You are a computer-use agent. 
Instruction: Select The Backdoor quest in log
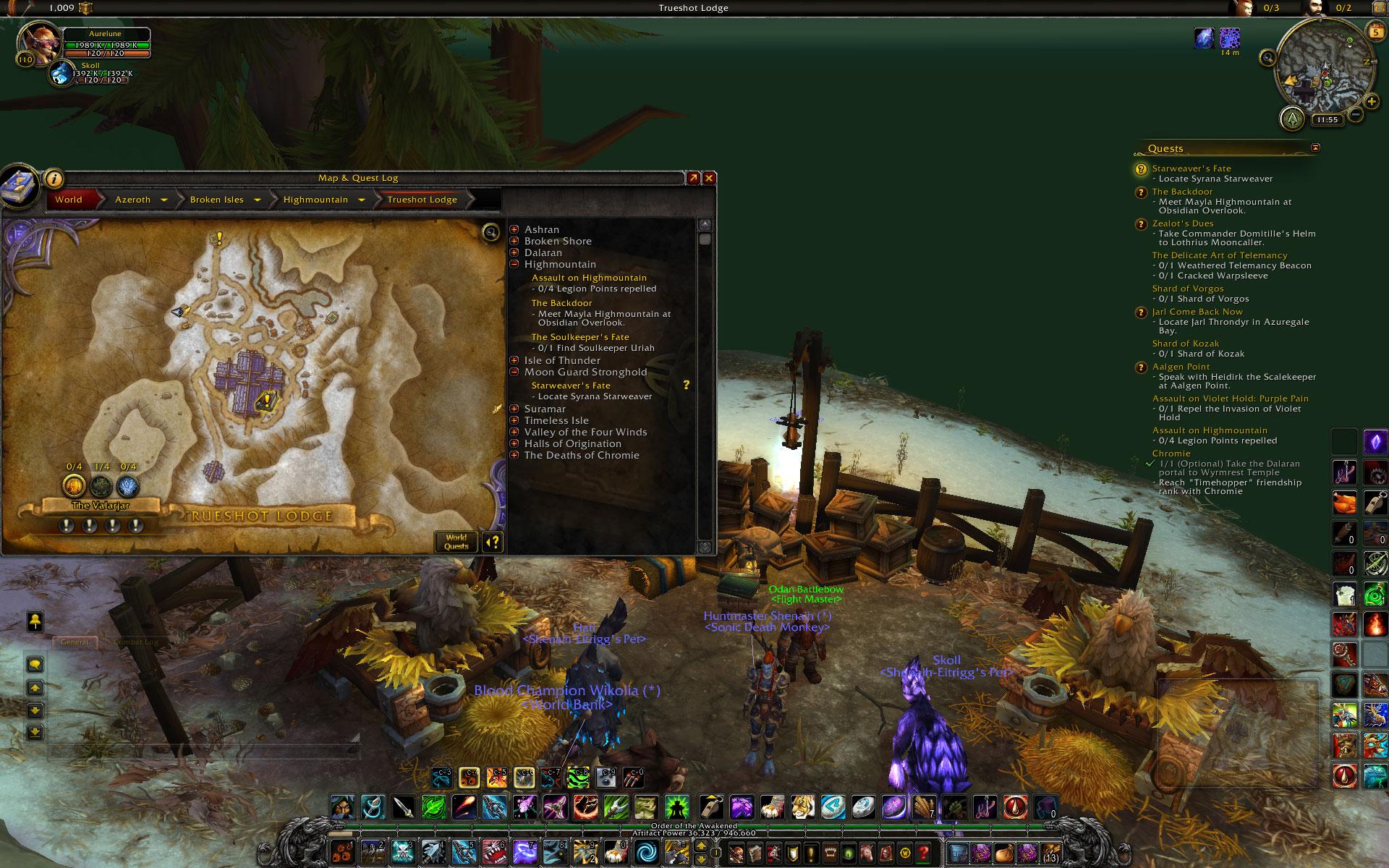561,303
